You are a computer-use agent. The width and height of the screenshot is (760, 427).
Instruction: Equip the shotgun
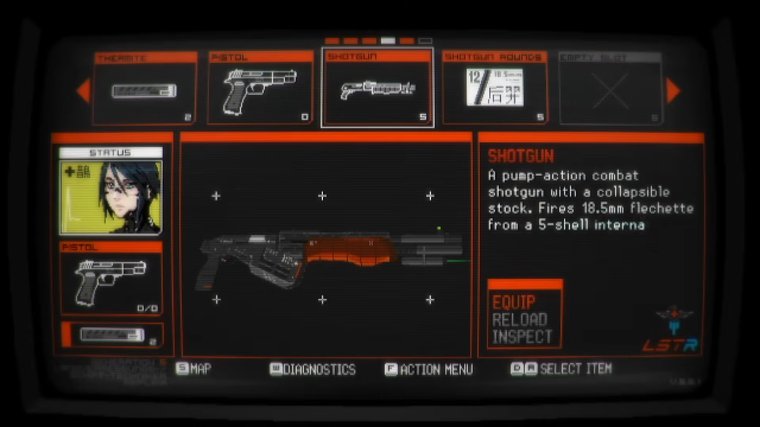point(514,302)
